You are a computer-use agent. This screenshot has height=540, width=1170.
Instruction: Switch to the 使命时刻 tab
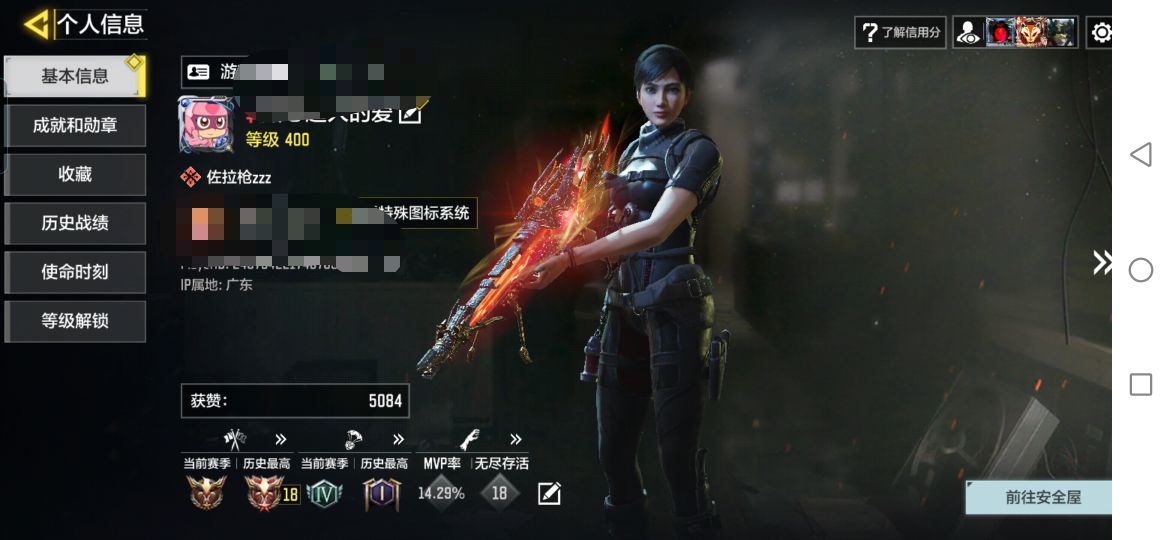pyautogui.click(x=75, y=272)
